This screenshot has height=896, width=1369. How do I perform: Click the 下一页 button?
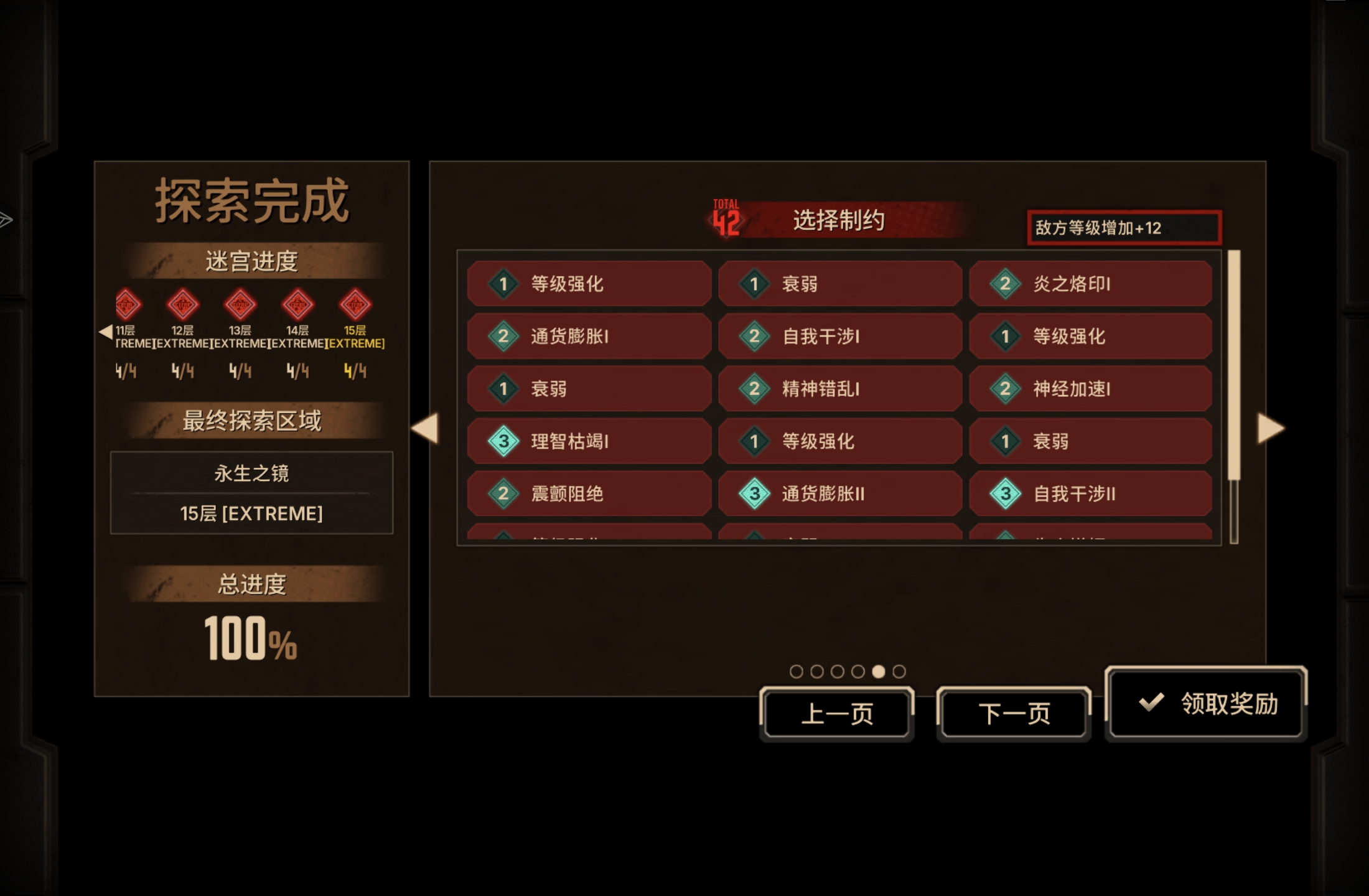pyautogui.click(x=1013, y=713)
